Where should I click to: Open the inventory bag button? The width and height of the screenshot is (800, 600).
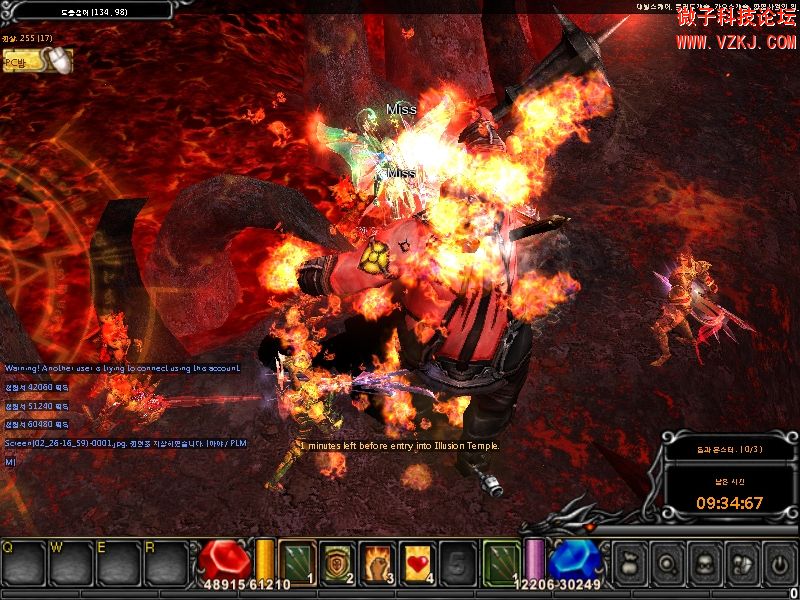(x=629, y=565)
